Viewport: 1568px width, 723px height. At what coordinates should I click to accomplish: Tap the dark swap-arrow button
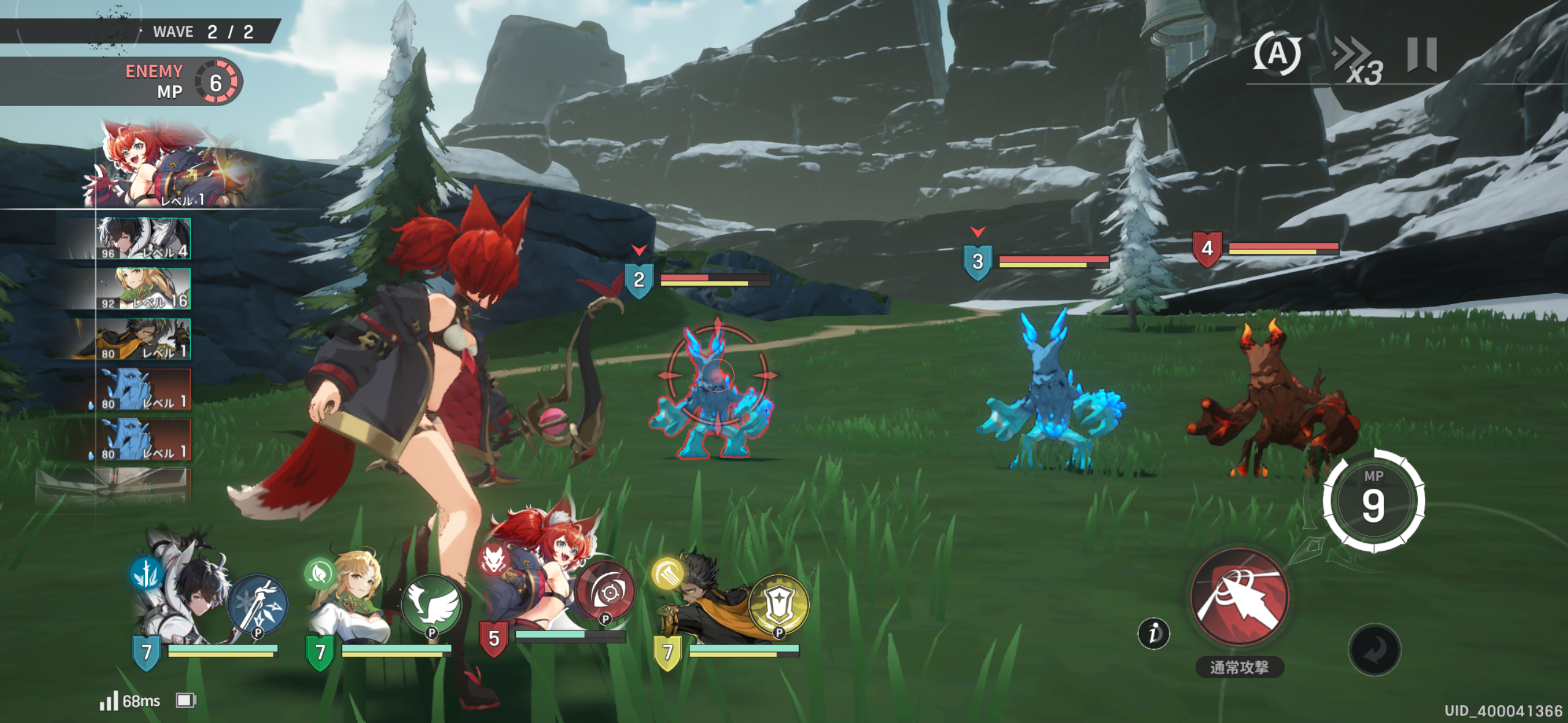pos(1374,649)
